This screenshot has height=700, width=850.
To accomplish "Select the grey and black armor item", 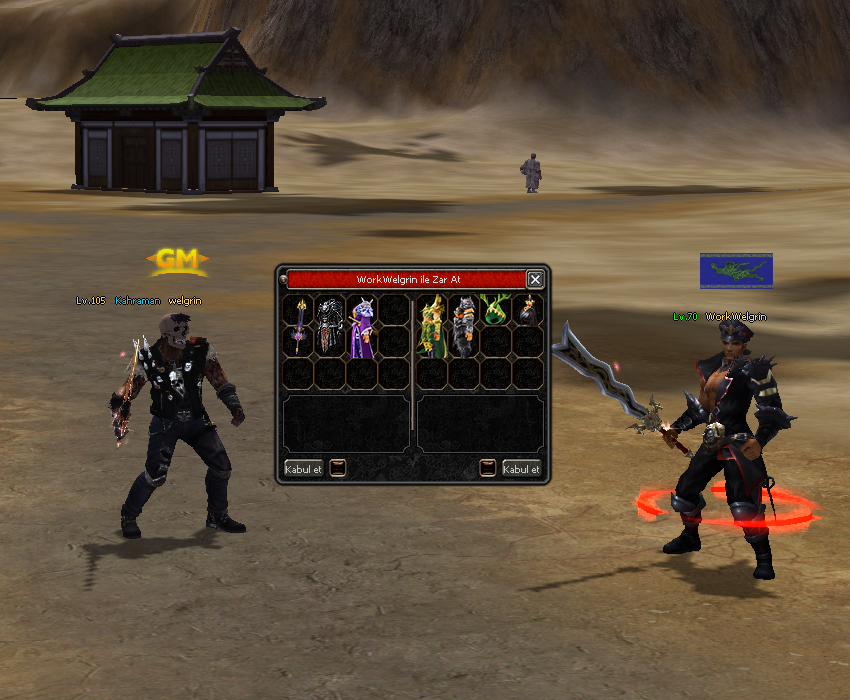I will 463,325.
